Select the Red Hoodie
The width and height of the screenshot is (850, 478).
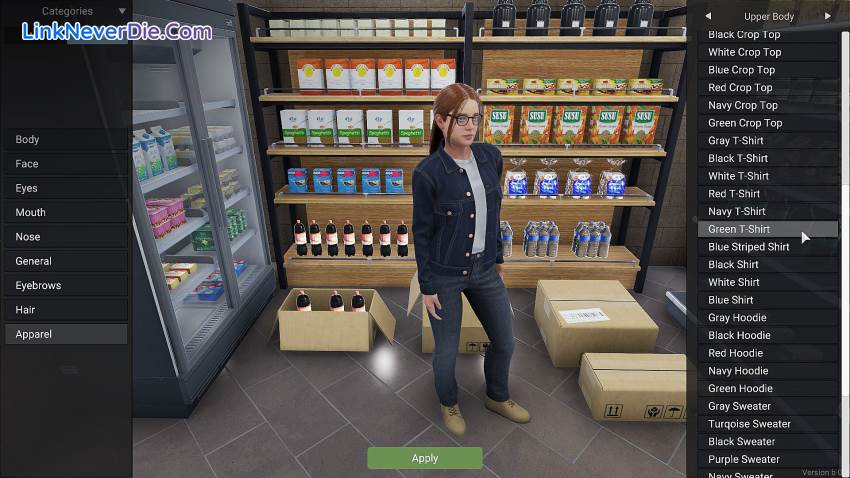click(767, 353)
